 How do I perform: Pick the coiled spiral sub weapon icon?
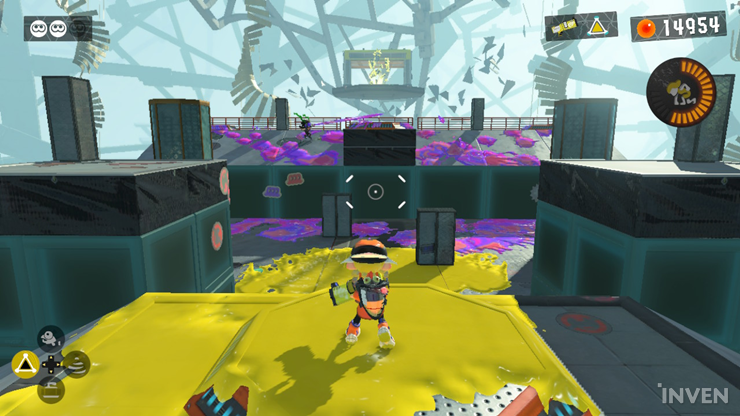coord(76,363)
